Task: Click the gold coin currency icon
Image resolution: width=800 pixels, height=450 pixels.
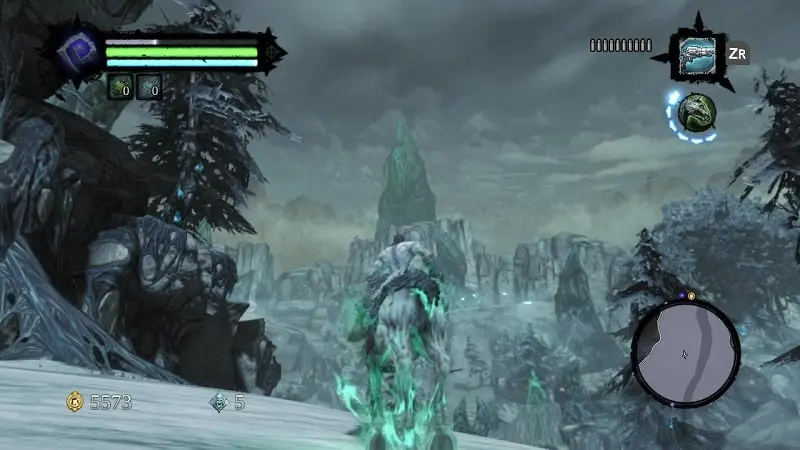Action: click(74, 402)
